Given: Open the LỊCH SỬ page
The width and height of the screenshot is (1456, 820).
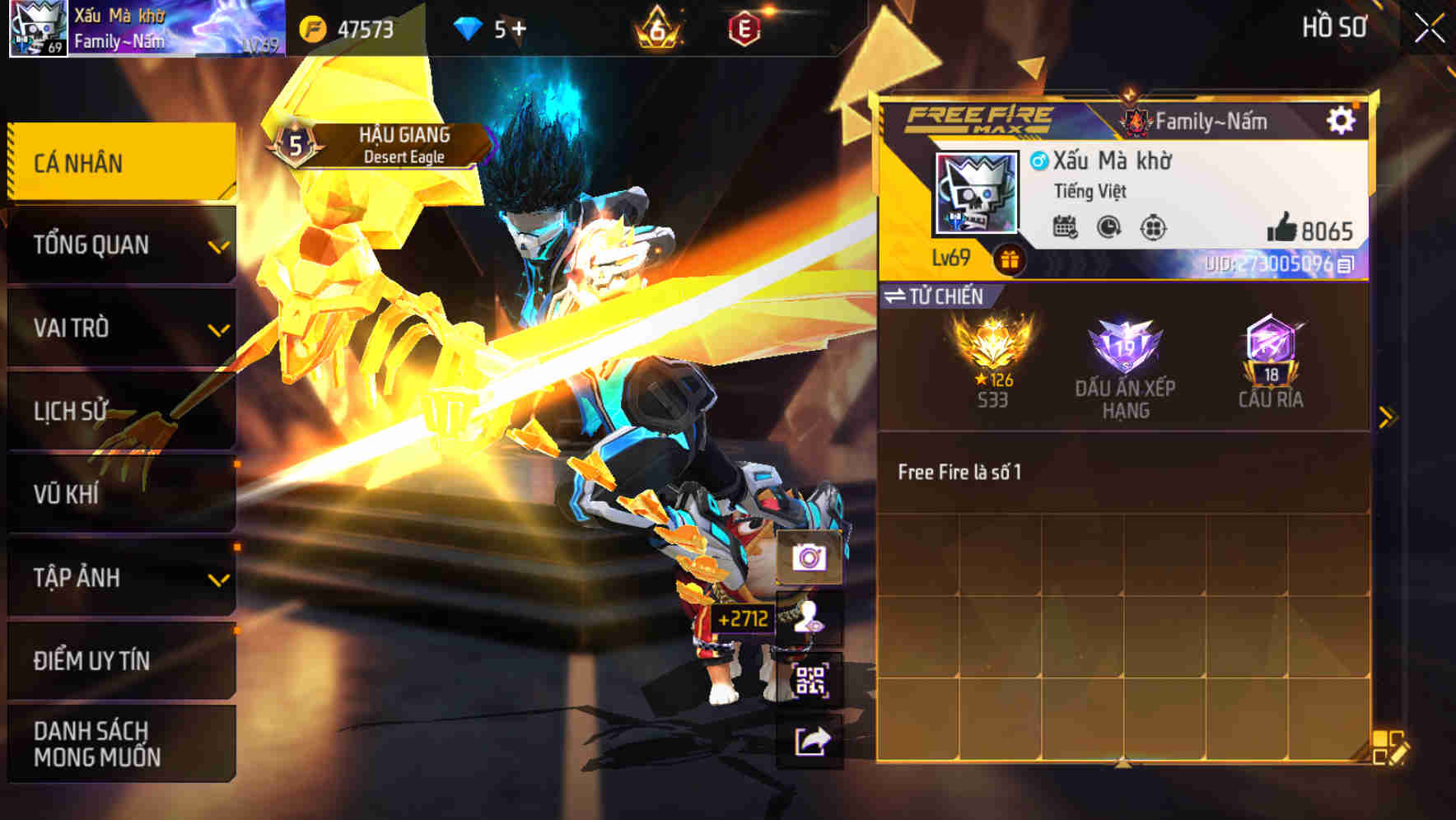Looking at the screenshot, I should pos(119,411).
